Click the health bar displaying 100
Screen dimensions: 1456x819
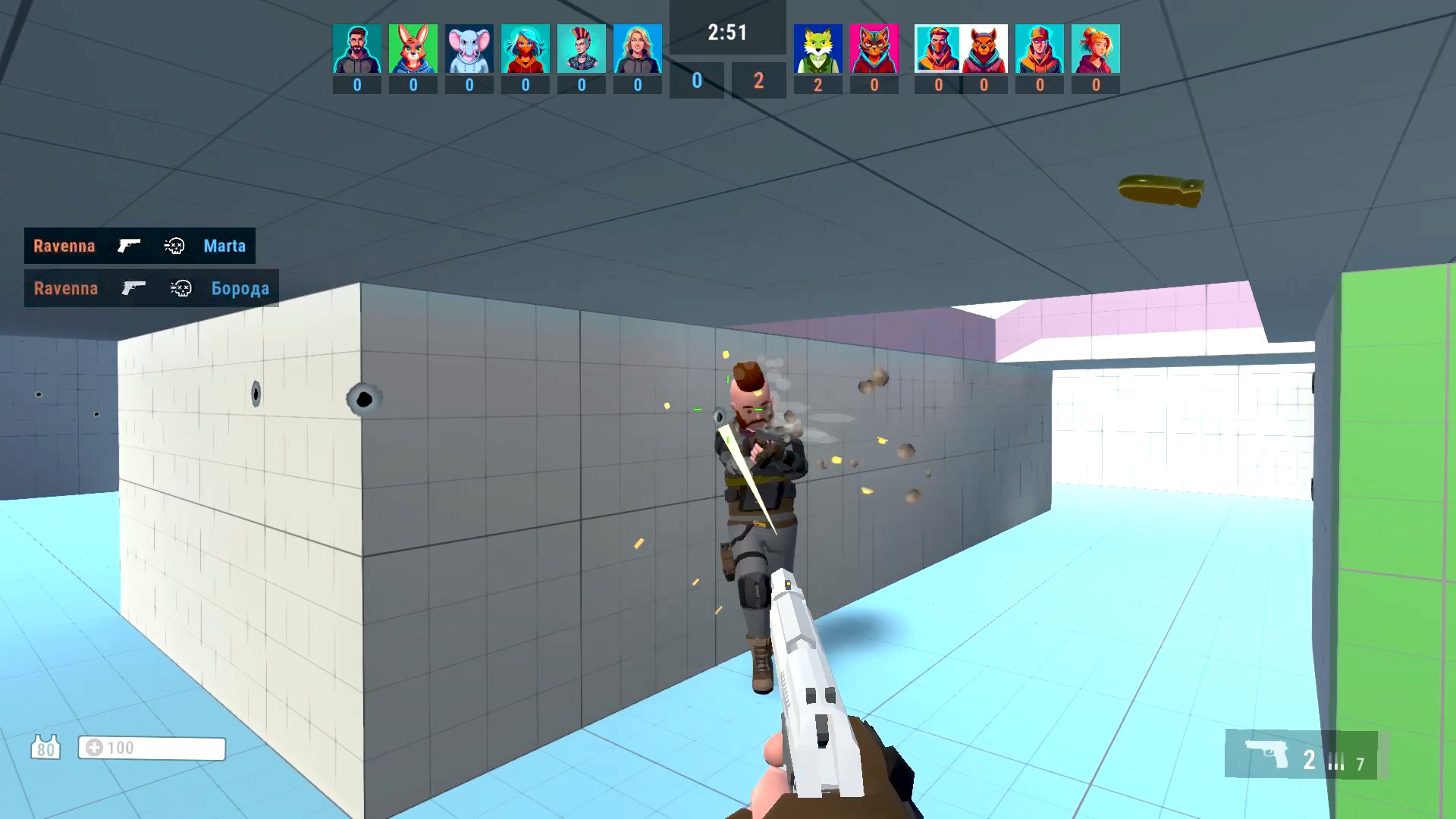pos(152,748)
